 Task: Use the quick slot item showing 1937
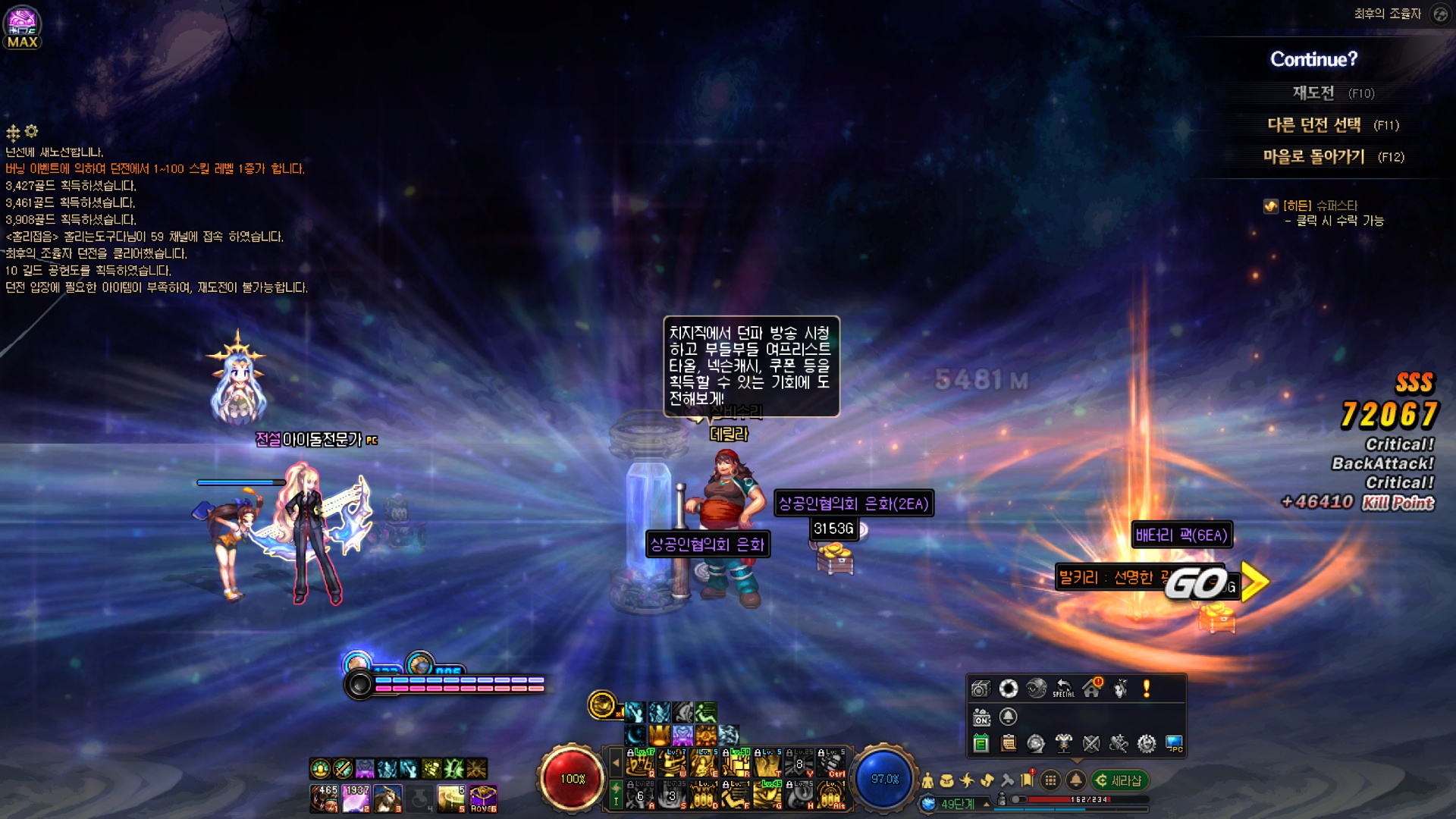pos(356,799)
